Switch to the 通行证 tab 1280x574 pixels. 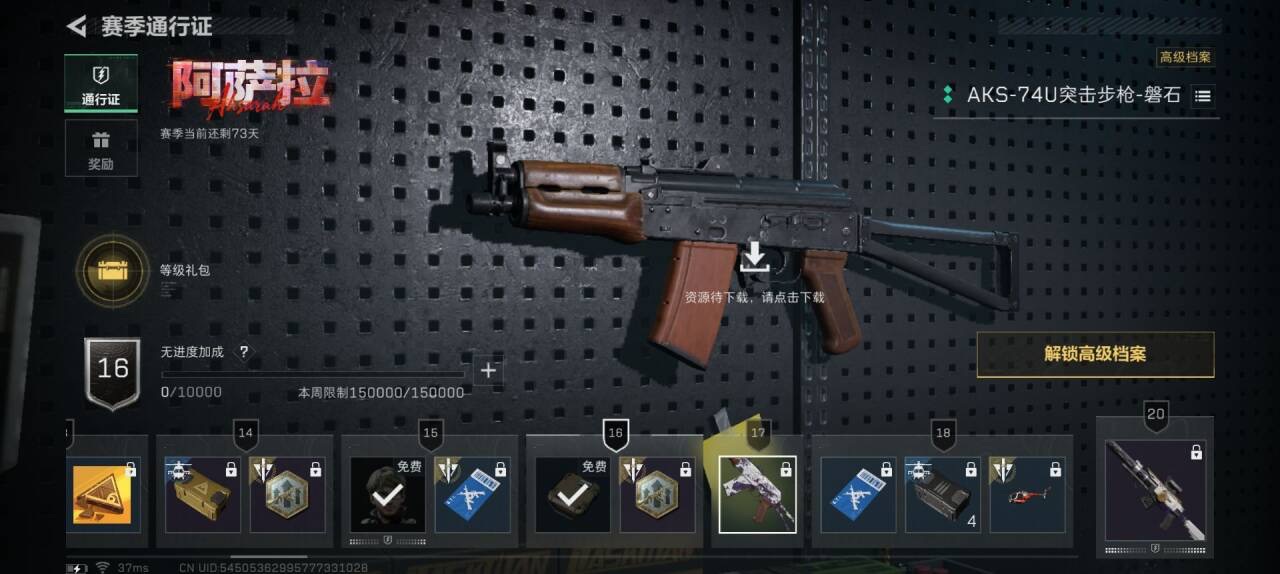[101, 84]
